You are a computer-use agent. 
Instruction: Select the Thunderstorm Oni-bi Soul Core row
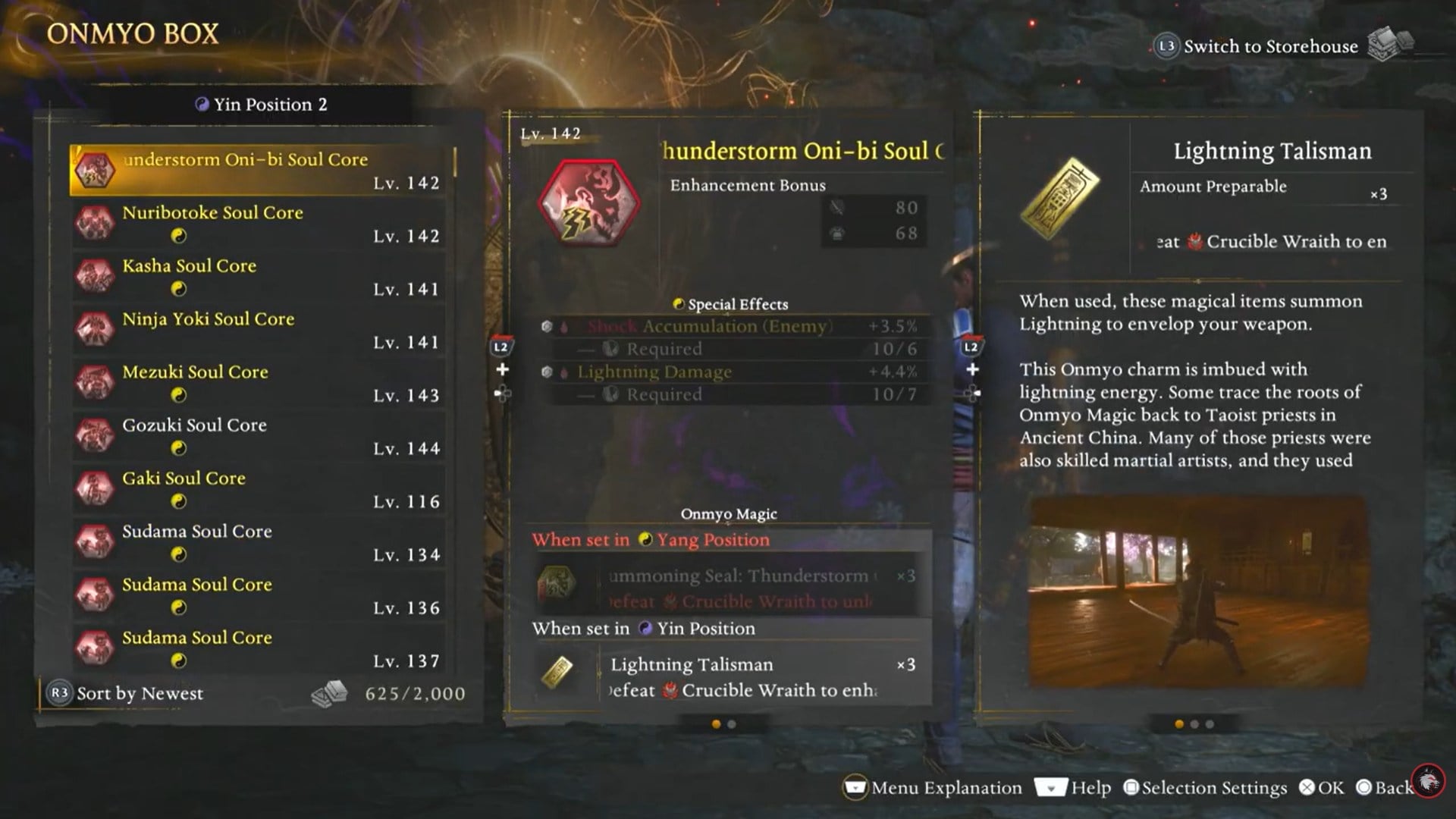click(x=262, y=170)
